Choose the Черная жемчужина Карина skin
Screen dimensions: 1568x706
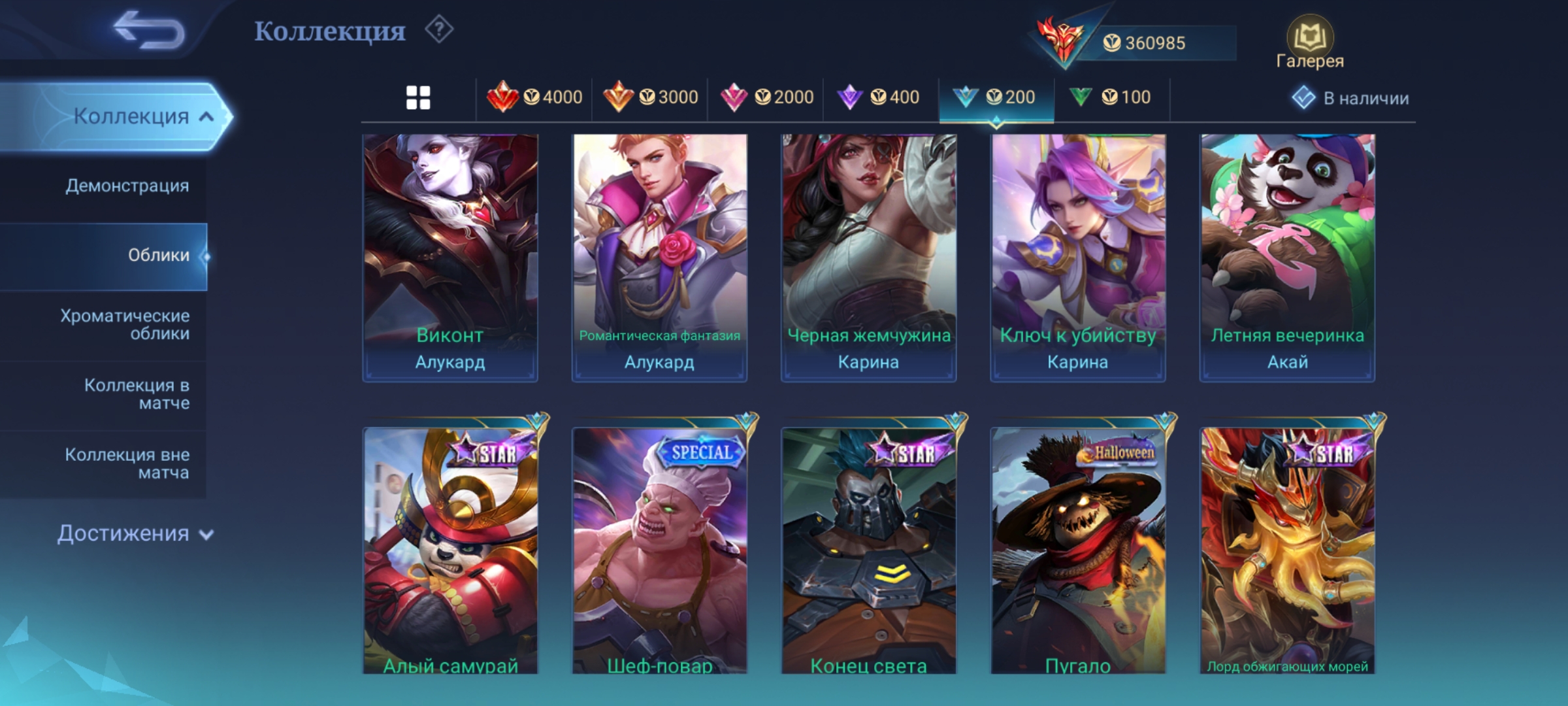click(x=868, y=257)
